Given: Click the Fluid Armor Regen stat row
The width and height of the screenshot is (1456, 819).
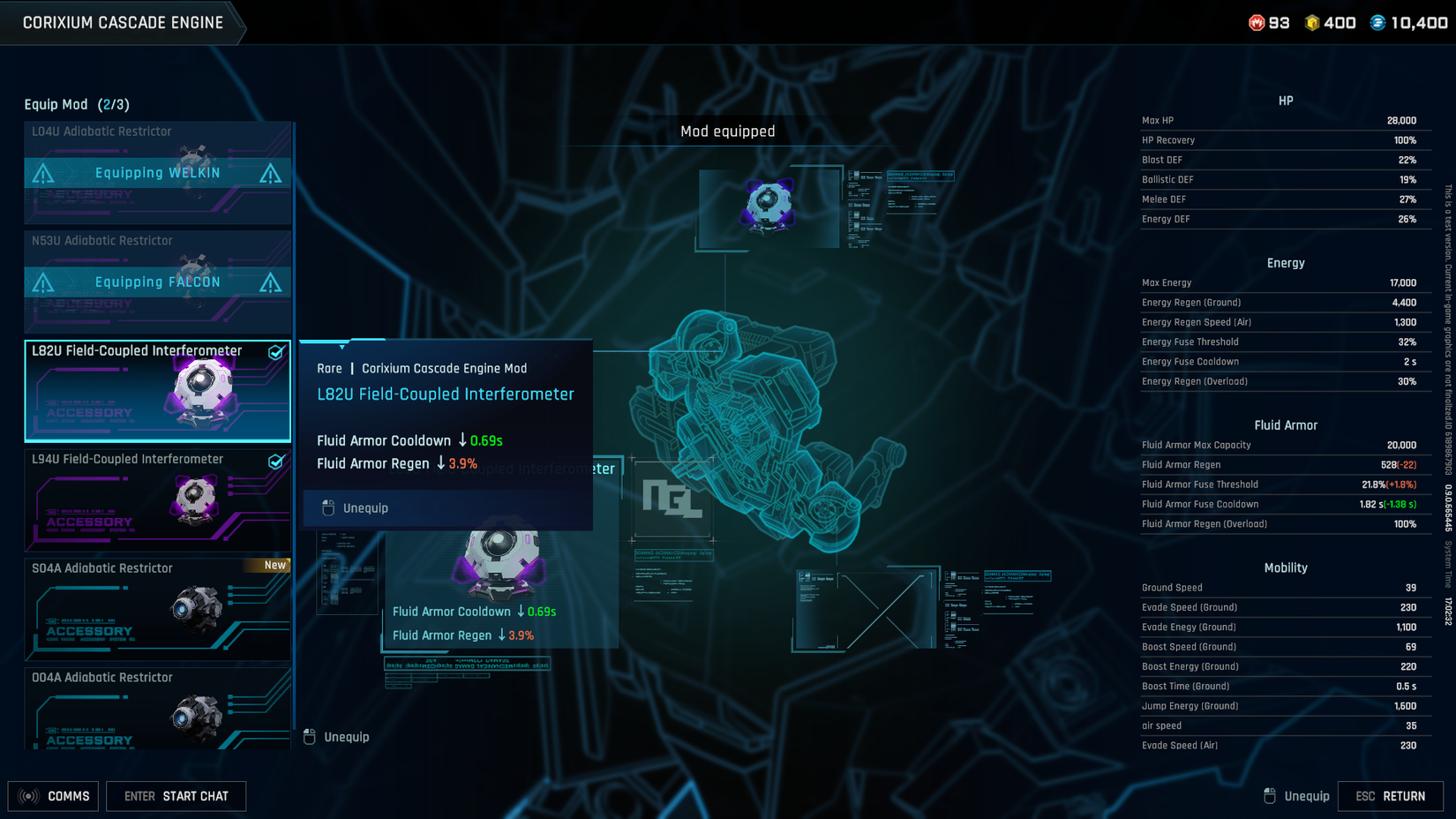Looking at the screenshot, I should click(1285, 464).
